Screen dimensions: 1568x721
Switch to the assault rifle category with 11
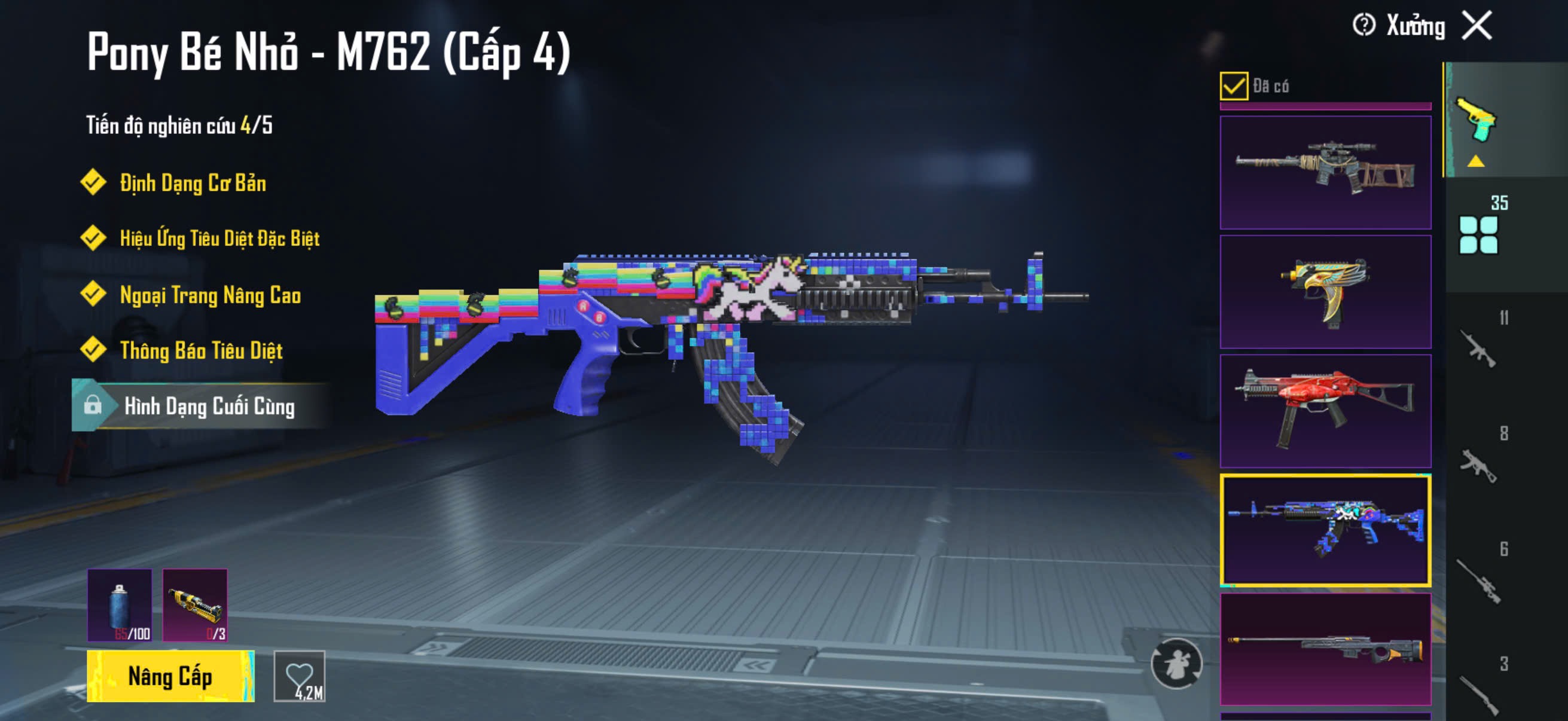1479,348
